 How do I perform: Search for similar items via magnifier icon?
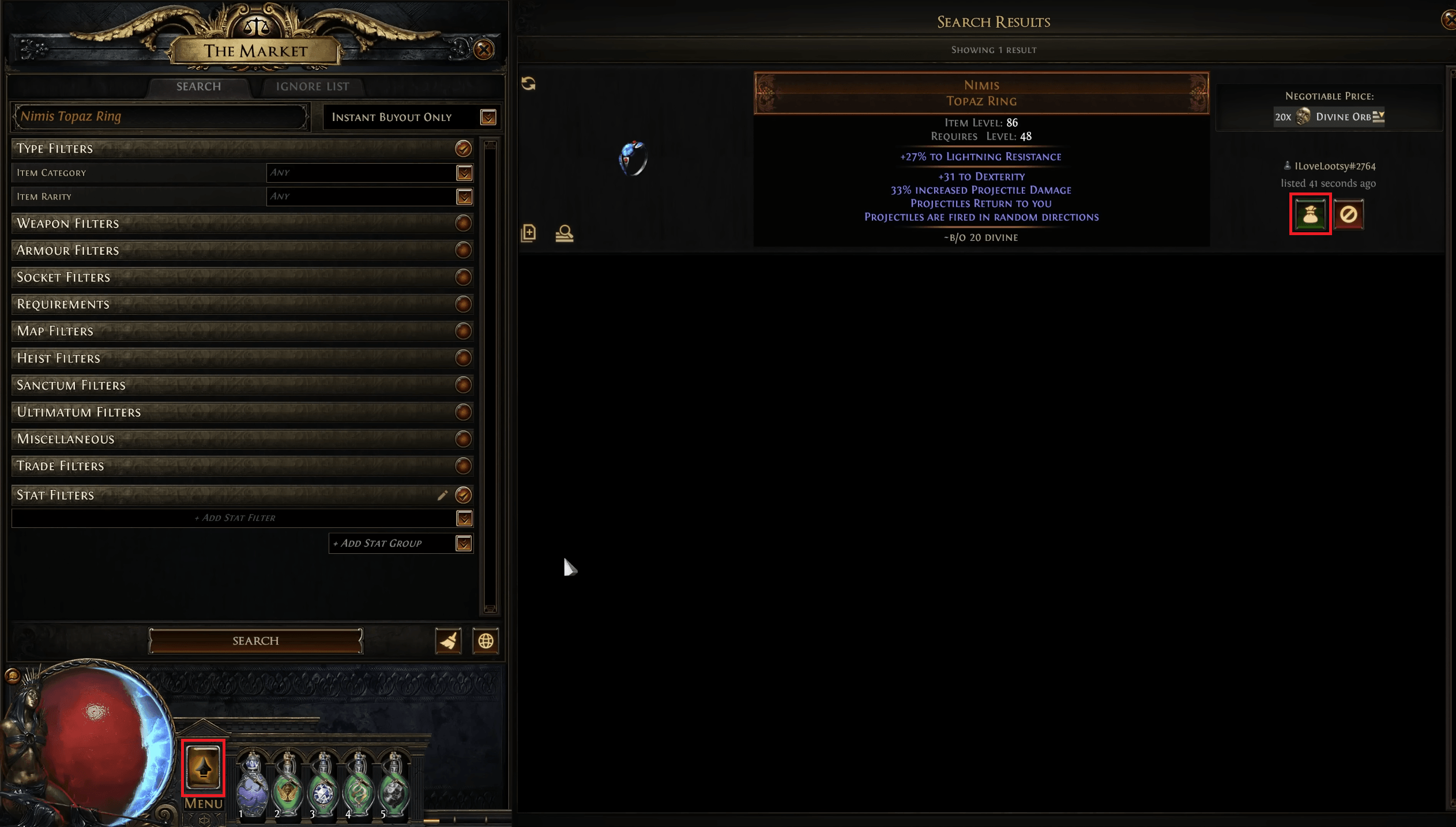564,233
